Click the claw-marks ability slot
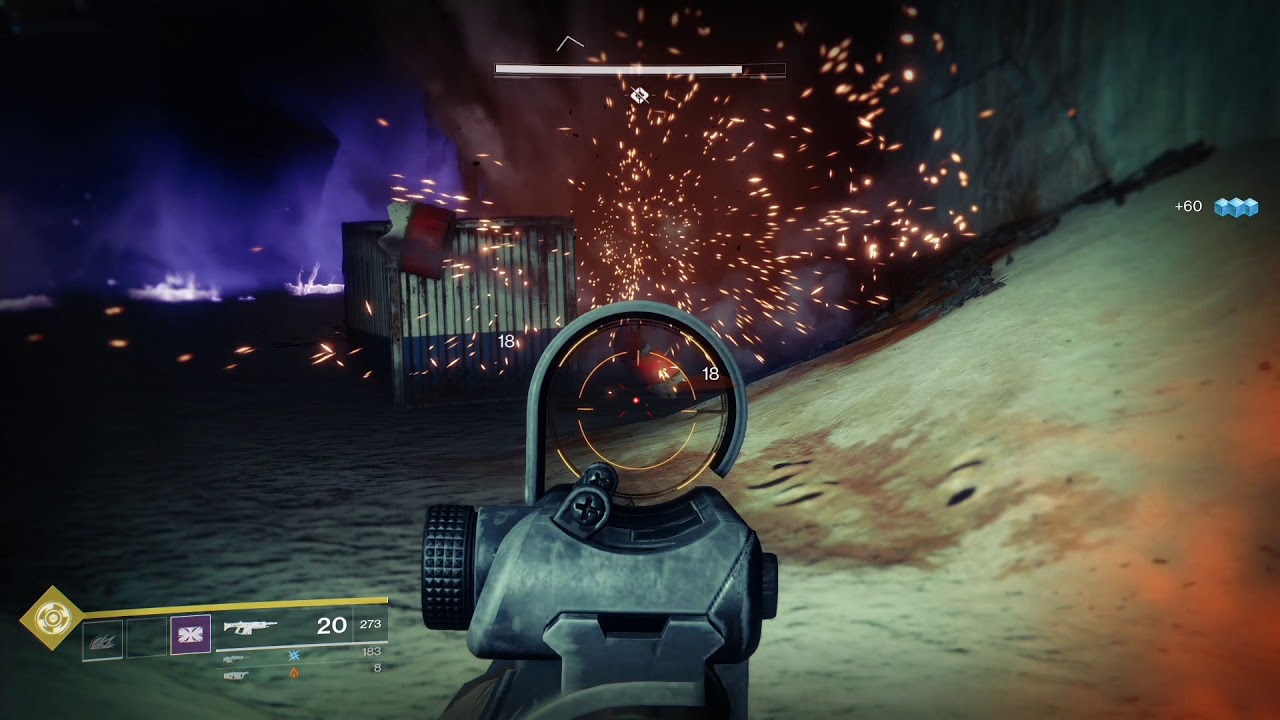The height and width of the screenshot is (720, 1280). (103, 639)
